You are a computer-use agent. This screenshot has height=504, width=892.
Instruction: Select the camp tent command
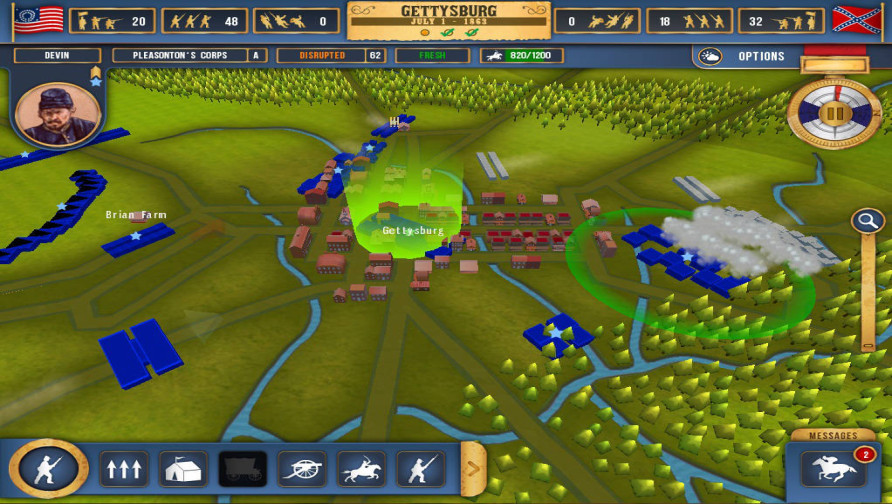pos(183,469)
